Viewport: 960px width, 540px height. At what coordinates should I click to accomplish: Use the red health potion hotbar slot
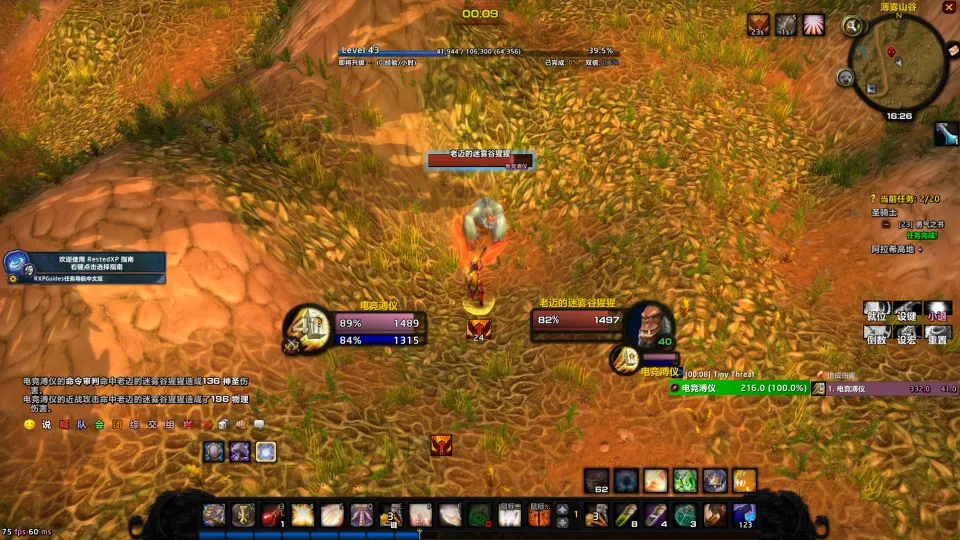coord(271,515)
